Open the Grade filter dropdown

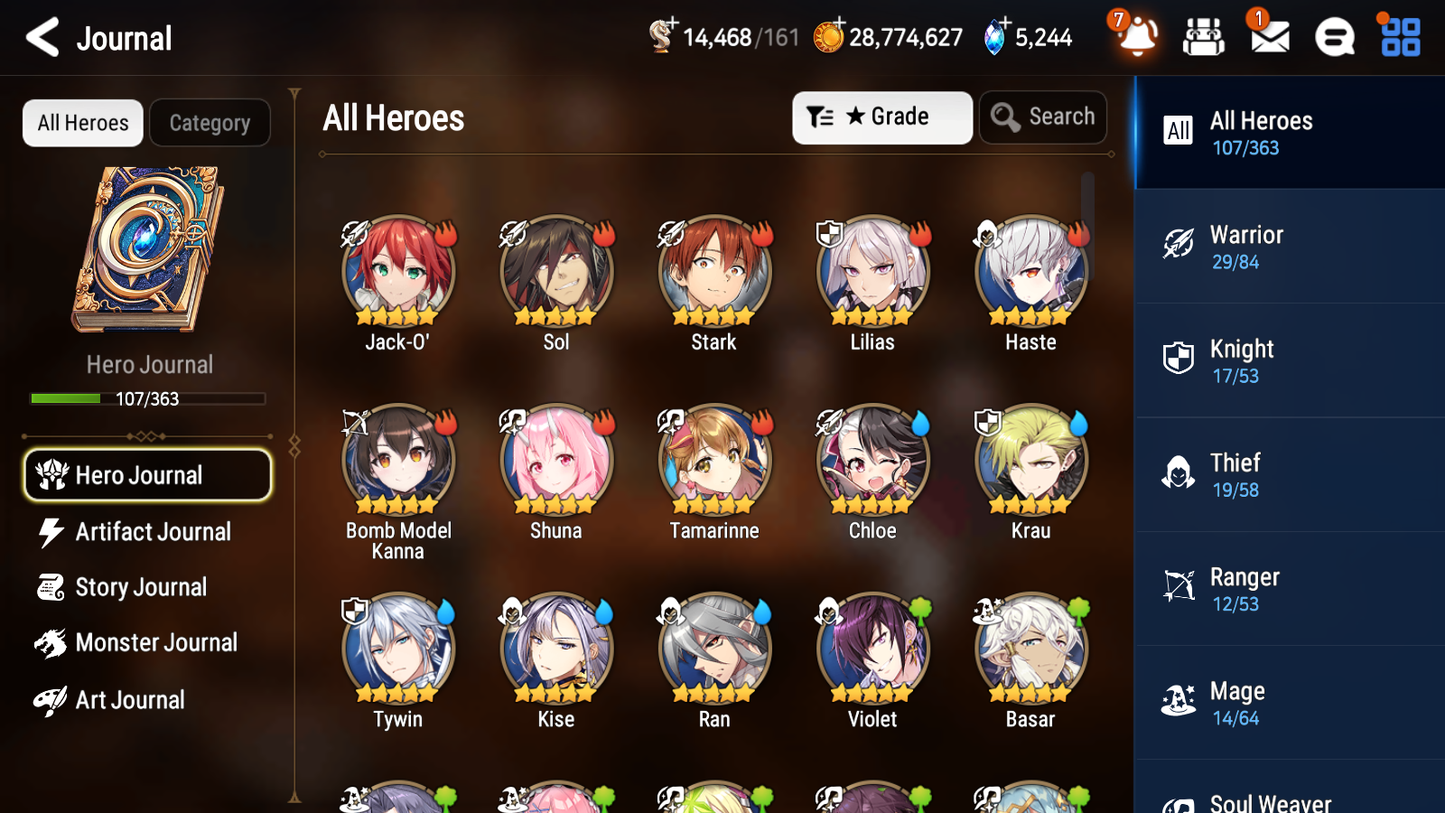click(x=881, y=117)
